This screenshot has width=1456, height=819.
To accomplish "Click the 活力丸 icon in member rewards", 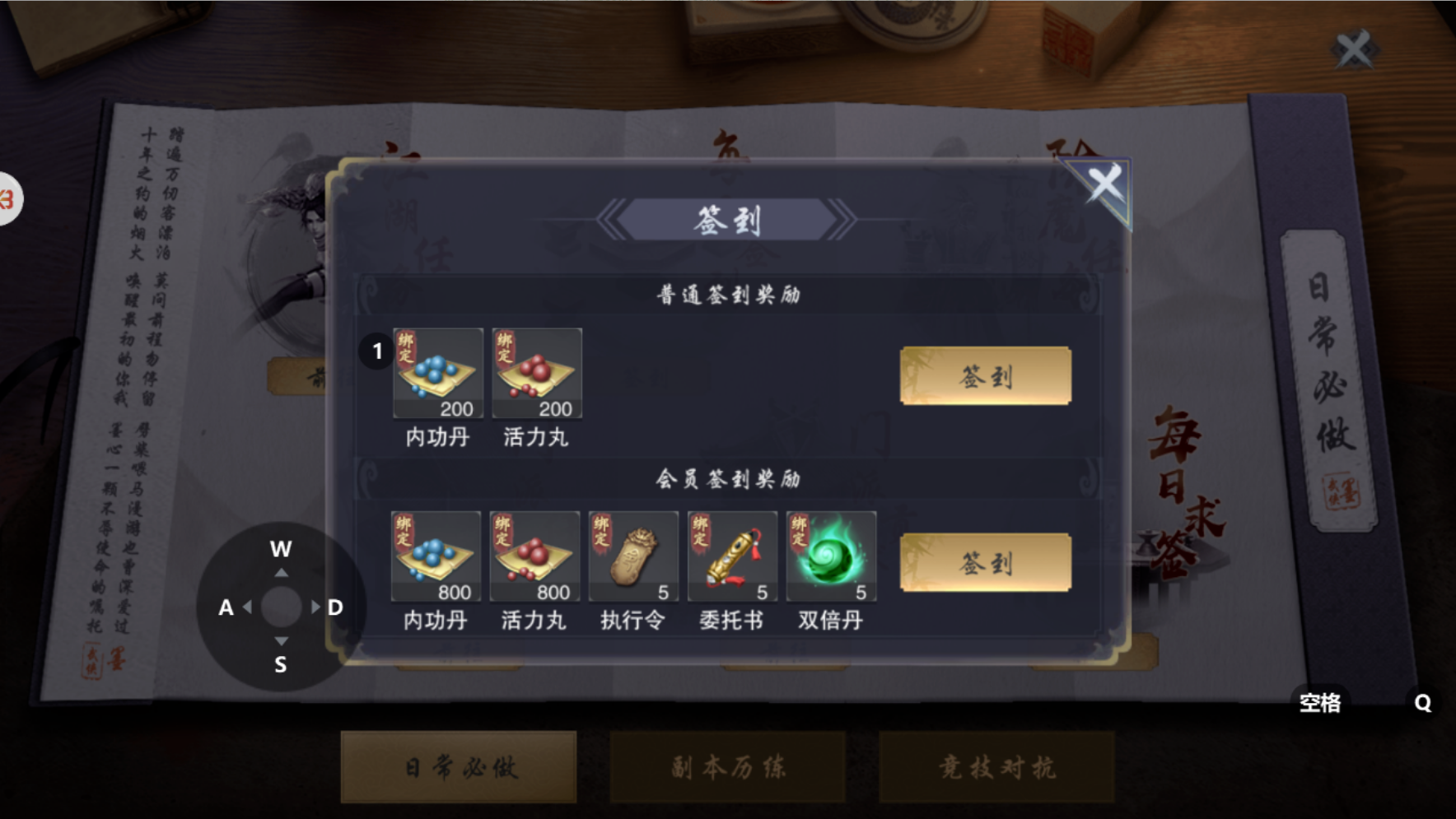I will click(x=535, y=557).
